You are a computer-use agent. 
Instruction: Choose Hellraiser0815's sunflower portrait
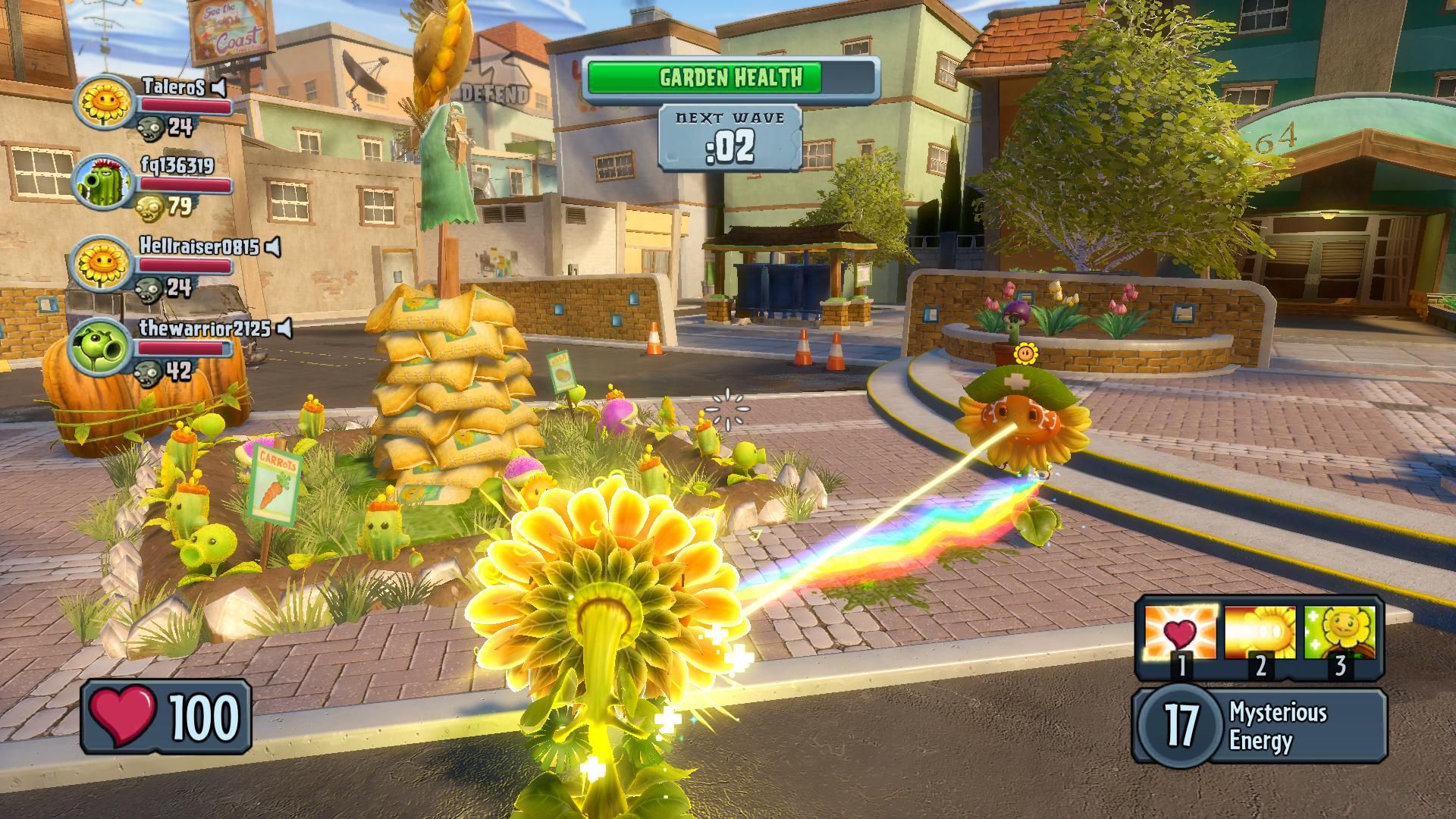coord(102,263)
